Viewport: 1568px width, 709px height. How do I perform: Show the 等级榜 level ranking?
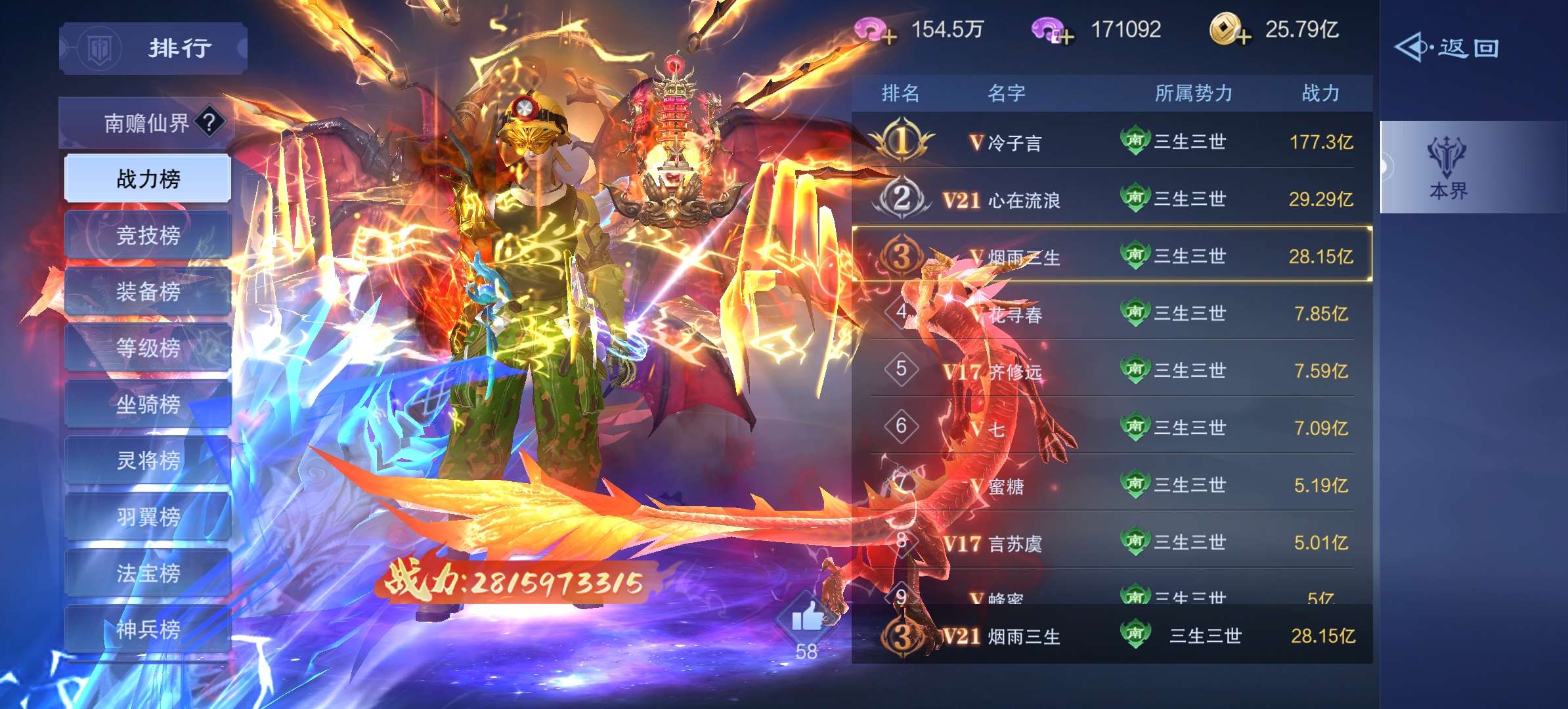tap(148, 348)
